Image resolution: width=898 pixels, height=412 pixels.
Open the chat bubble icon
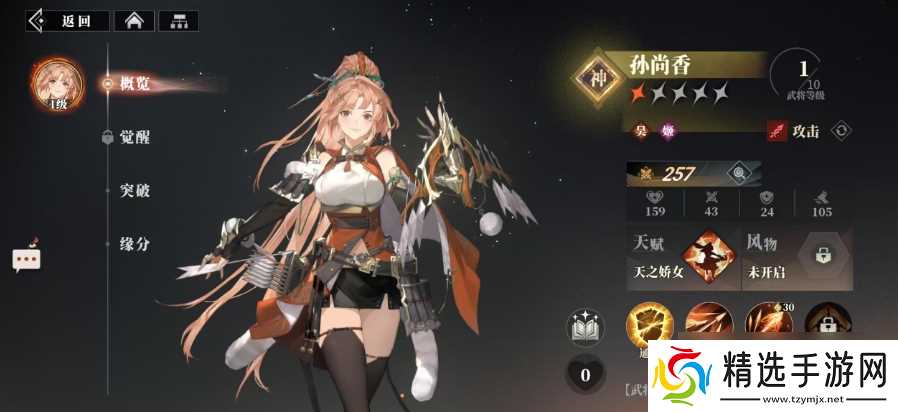pos(25,259)
